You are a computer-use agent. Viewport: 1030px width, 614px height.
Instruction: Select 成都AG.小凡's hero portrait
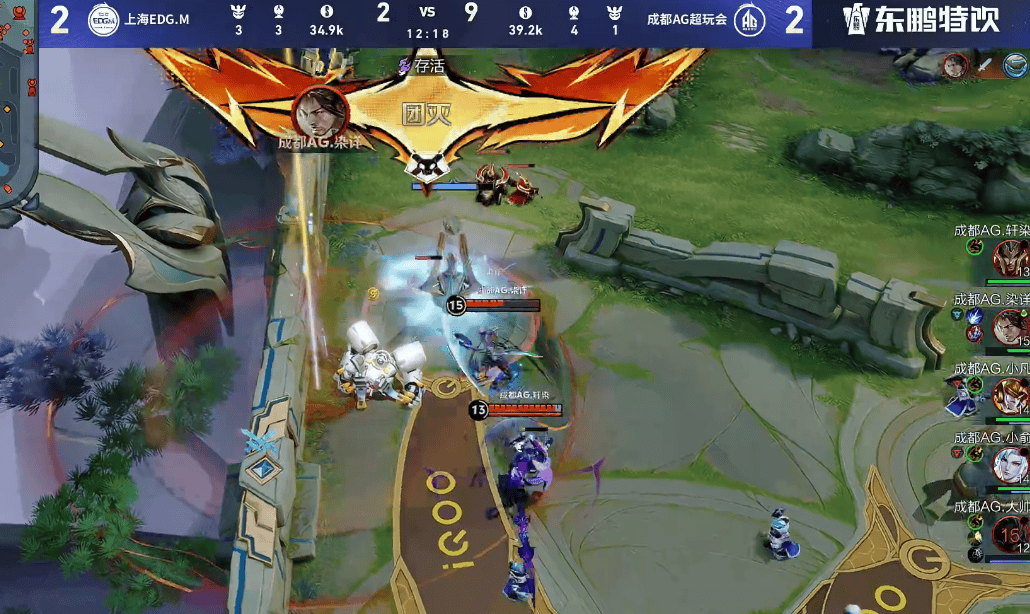tap(1012, 396)
